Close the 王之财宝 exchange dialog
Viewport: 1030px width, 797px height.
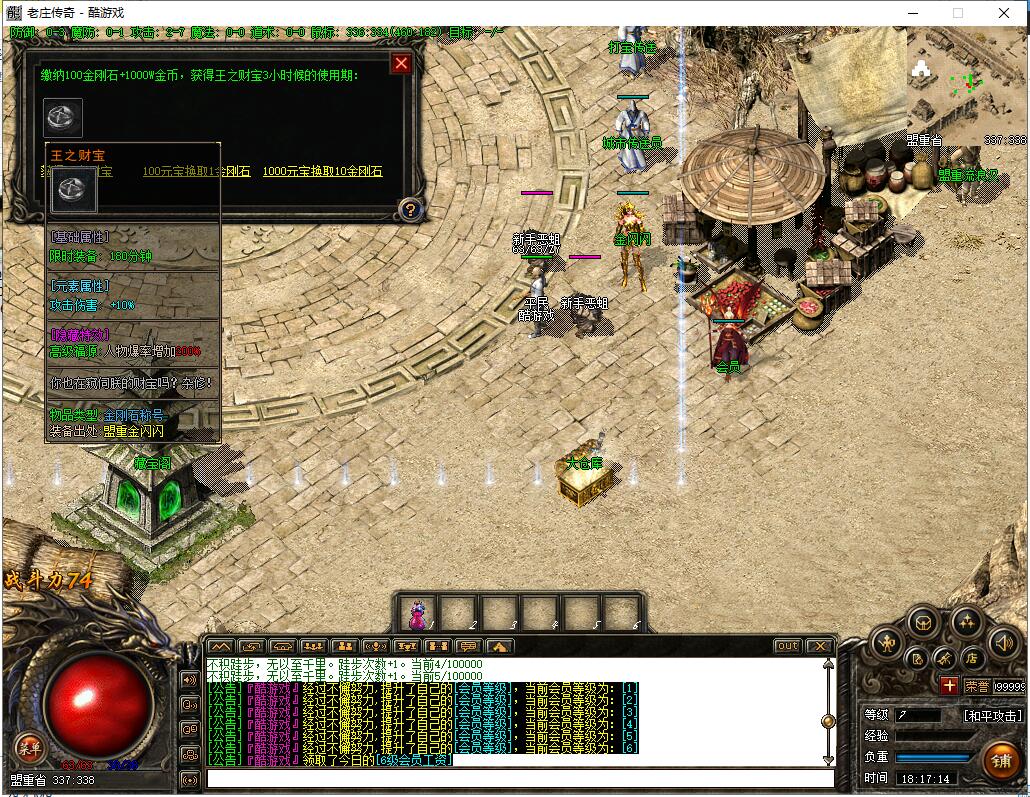[401, 64]
